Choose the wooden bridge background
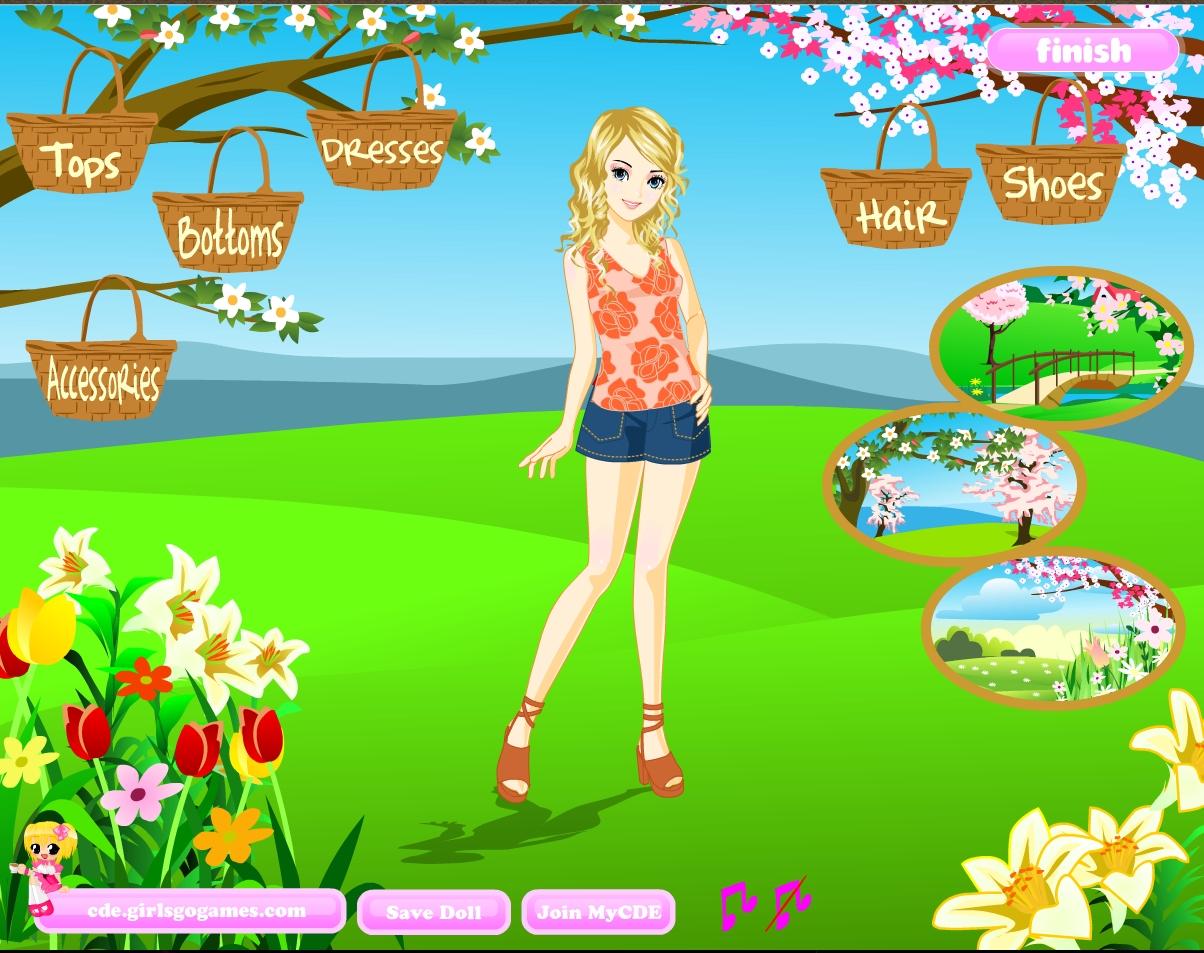The width and height of the screenshot is (1204, 953). point(1061,347)
